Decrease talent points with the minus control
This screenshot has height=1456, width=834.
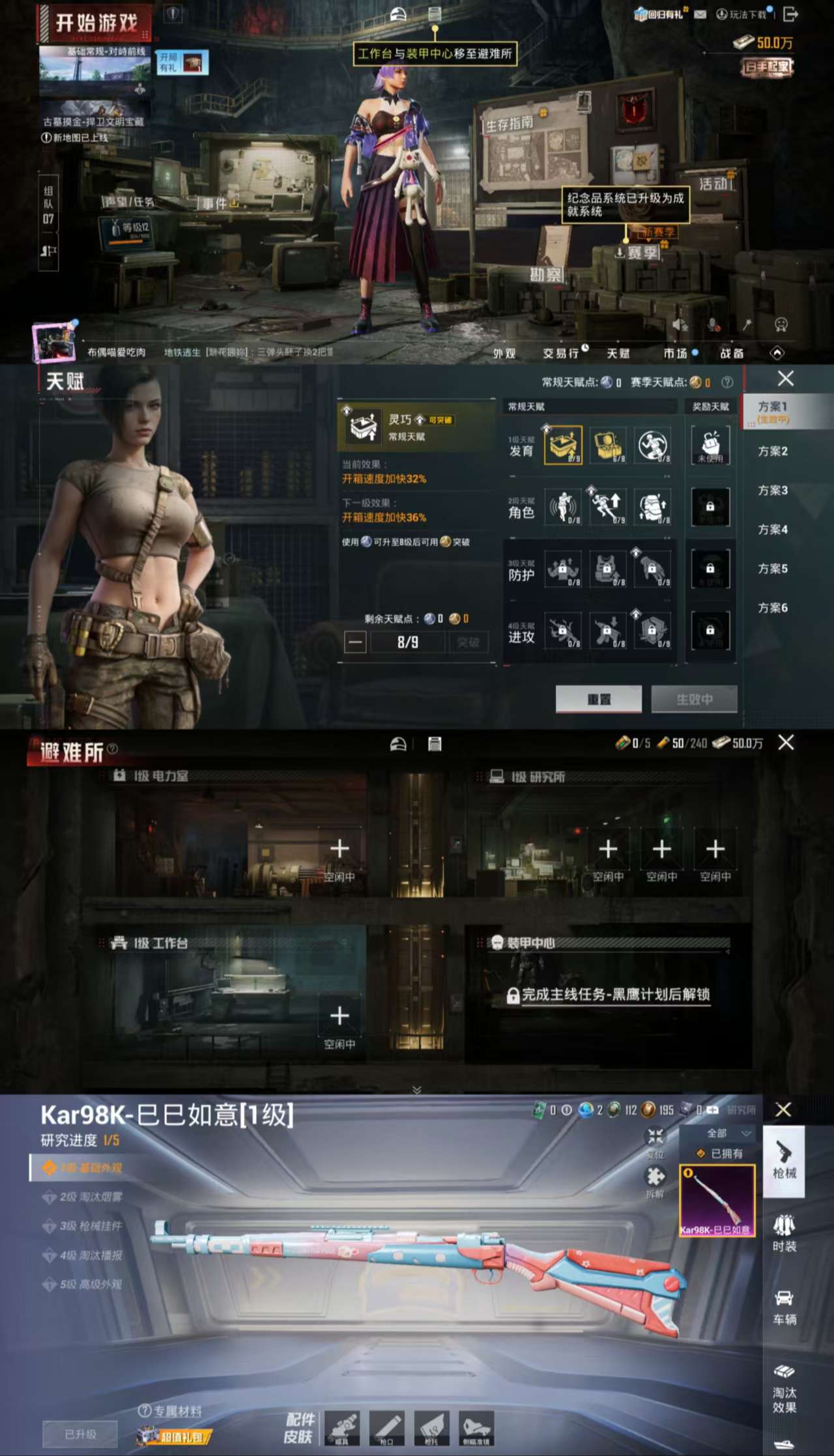point(356,642)
